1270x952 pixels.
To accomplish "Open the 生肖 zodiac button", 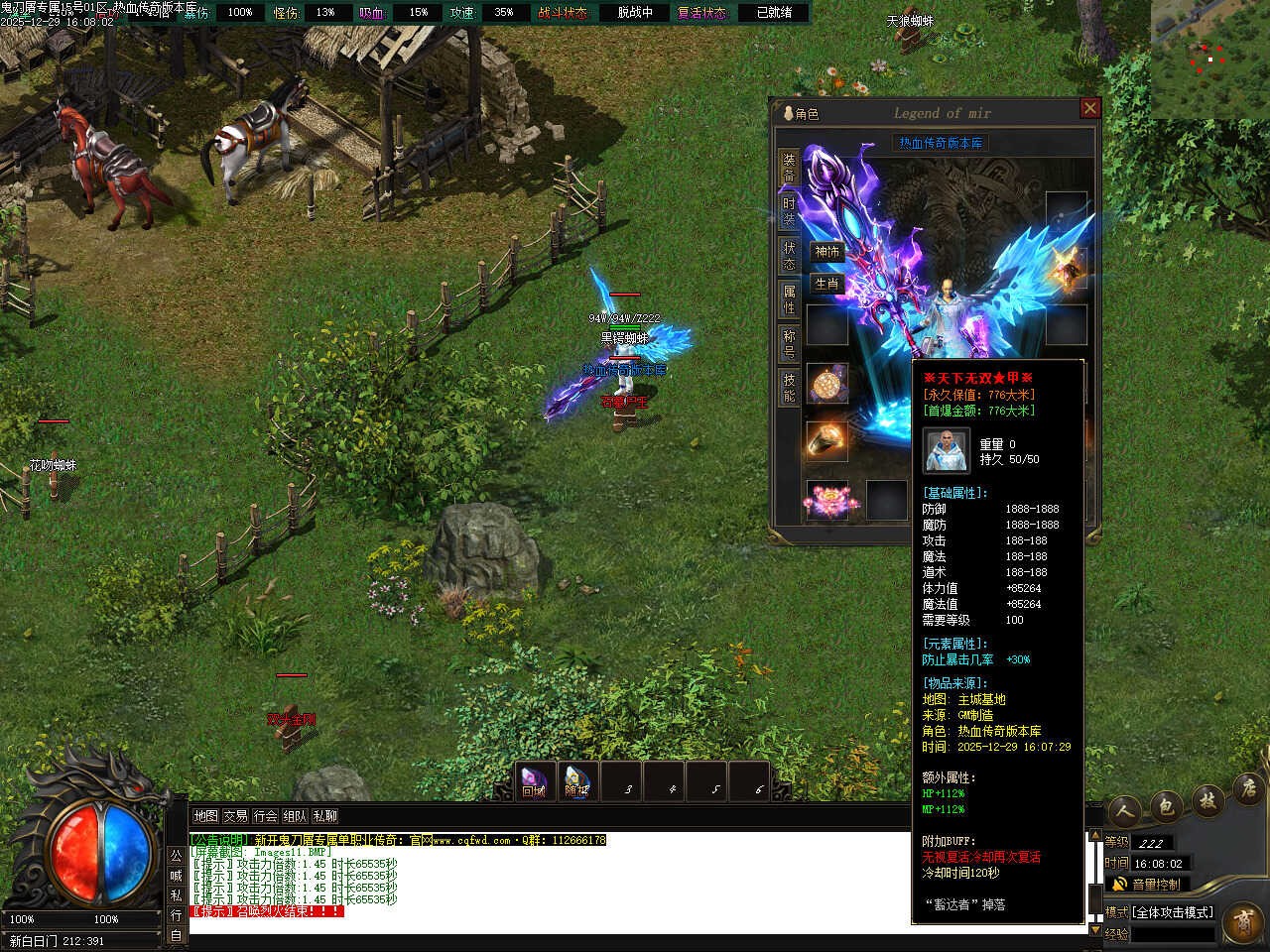I will point(827,284).
